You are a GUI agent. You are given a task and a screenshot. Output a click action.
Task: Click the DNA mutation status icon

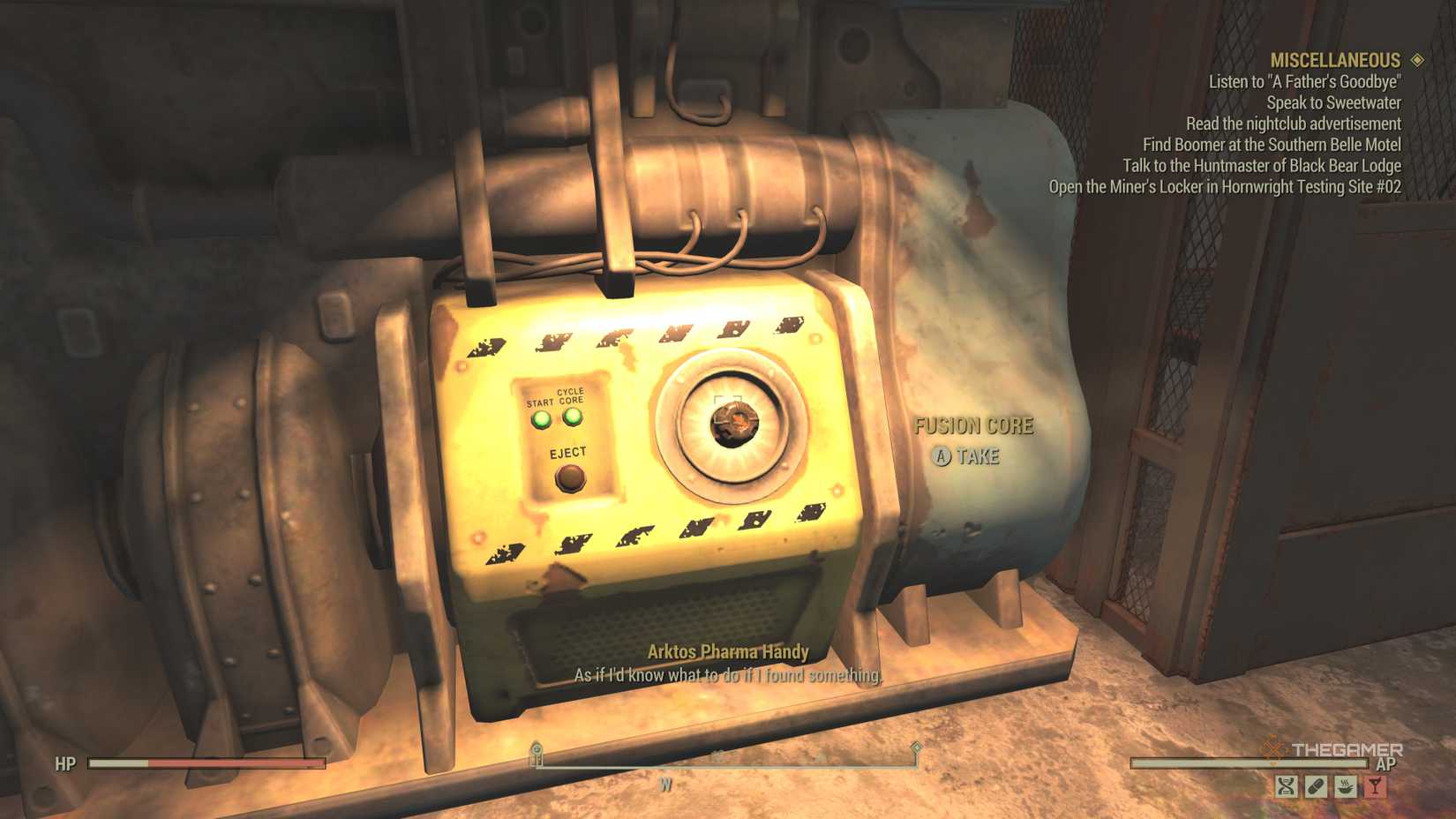pyautogui.click(x=1286, y=785)
